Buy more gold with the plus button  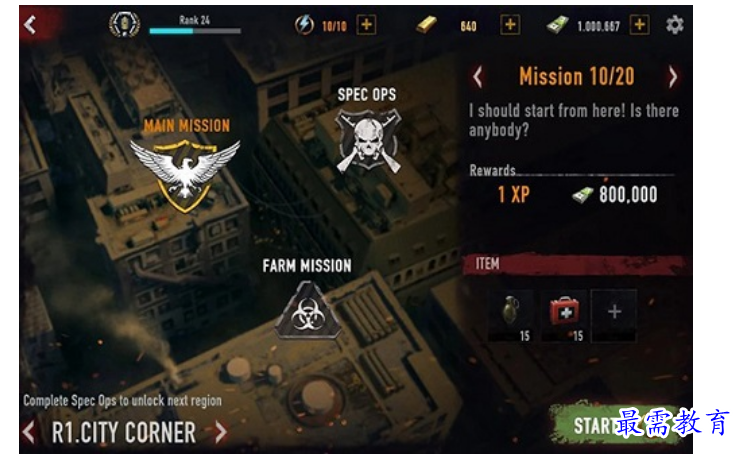tap(510, 25)
